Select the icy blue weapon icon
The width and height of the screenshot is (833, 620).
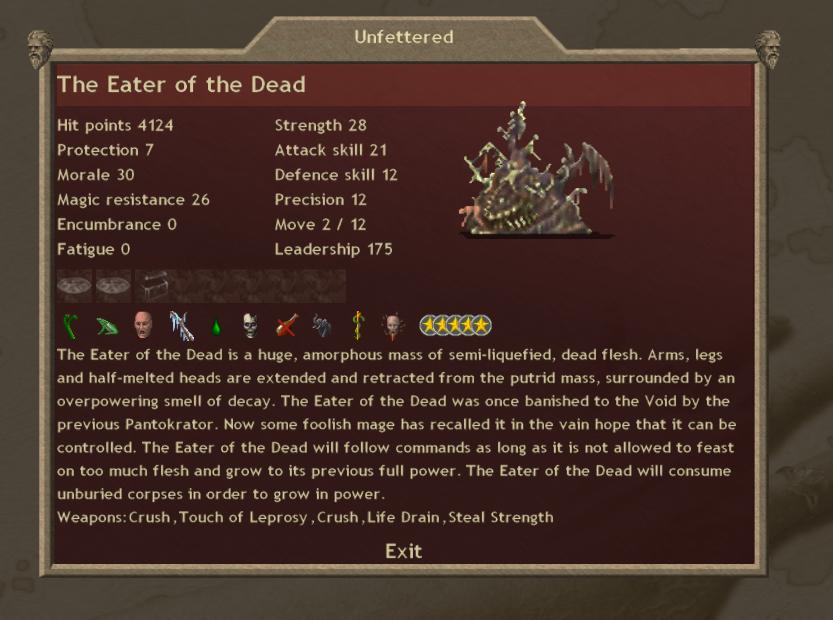click(180, 325)
